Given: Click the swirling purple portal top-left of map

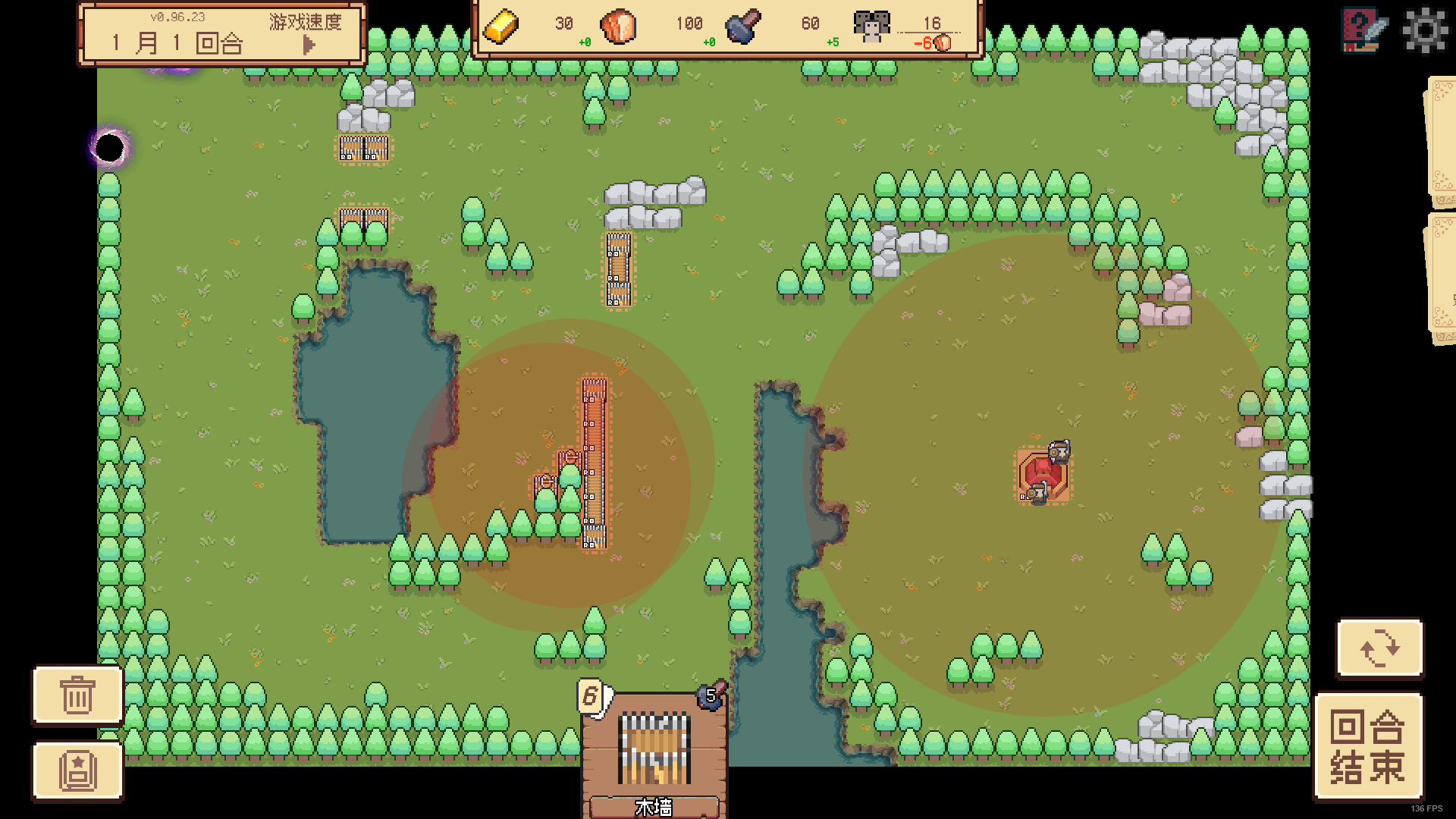Looking at the screenshot, I should (111, 146).
